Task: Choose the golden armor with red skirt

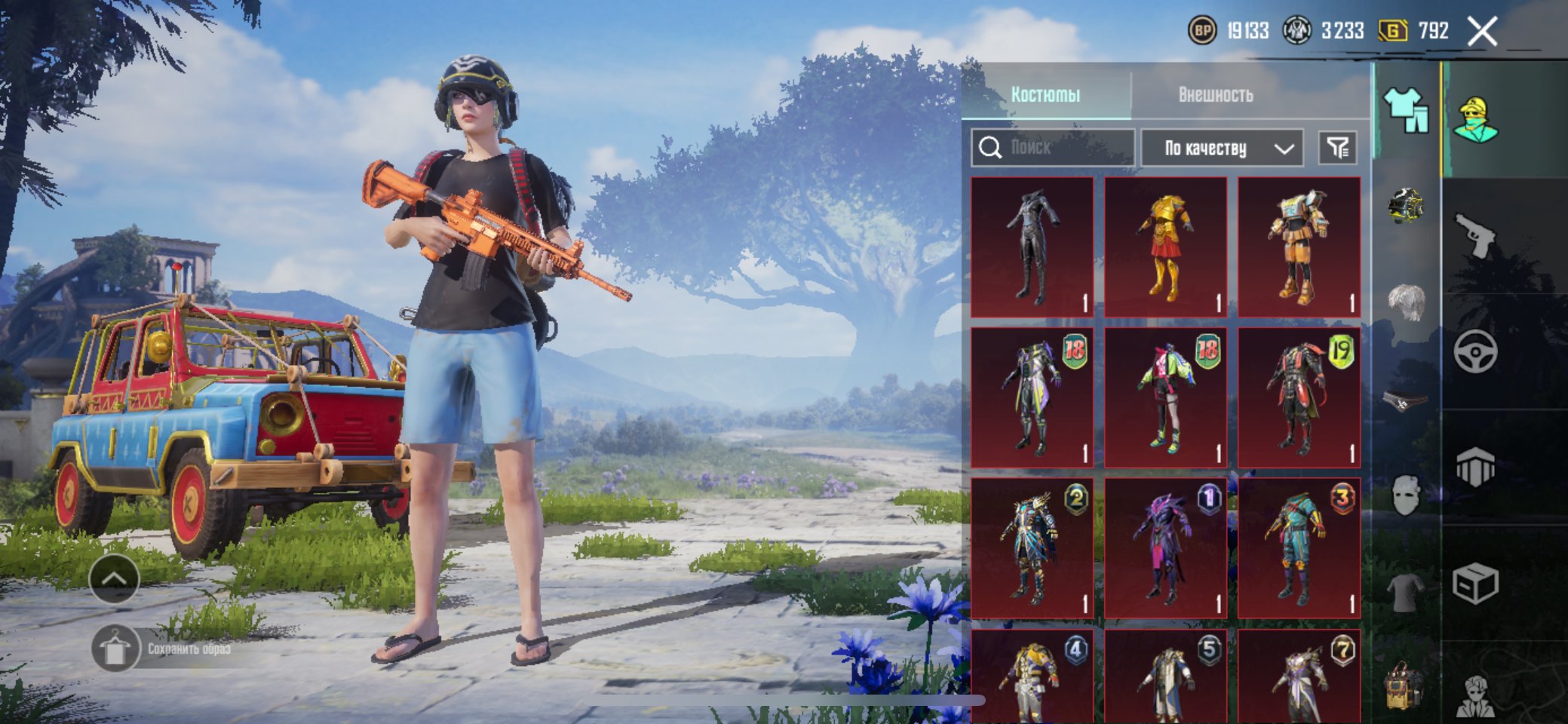Action: (x=1165, y=247)
